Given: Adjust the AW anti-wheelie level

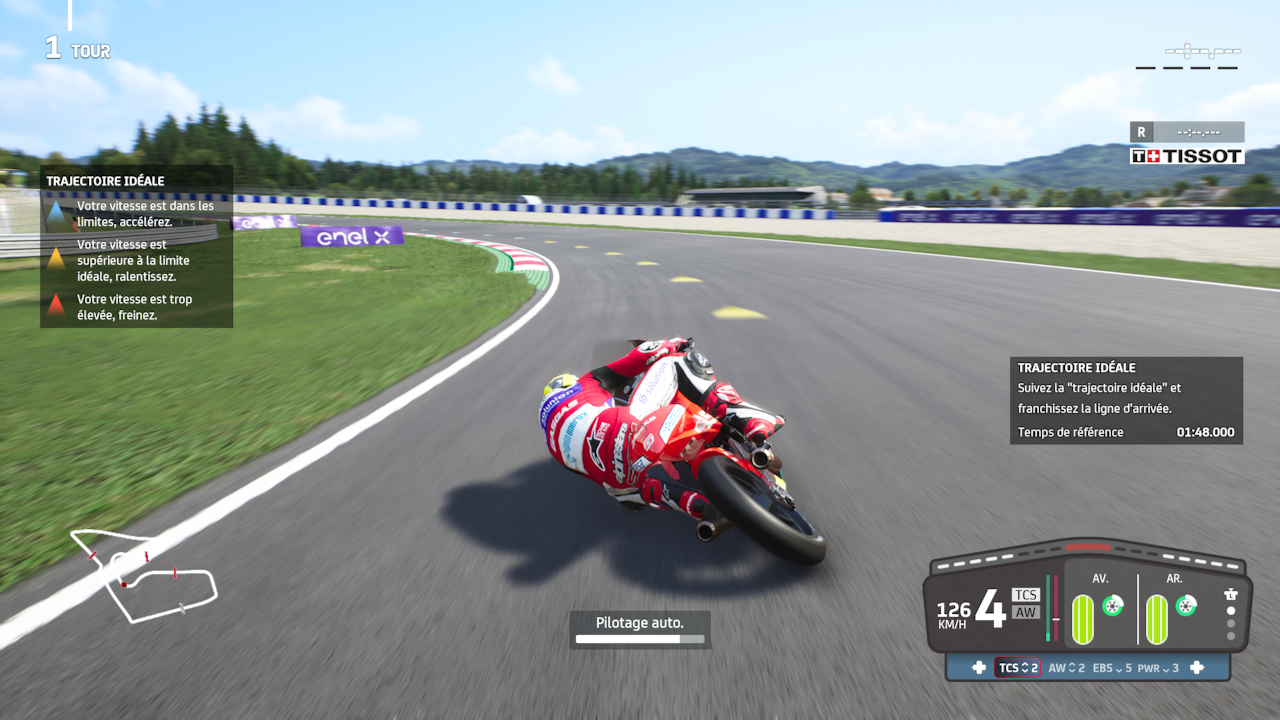Looking at the screenshot, I should pyautogui.click(x=1067, y=668).
